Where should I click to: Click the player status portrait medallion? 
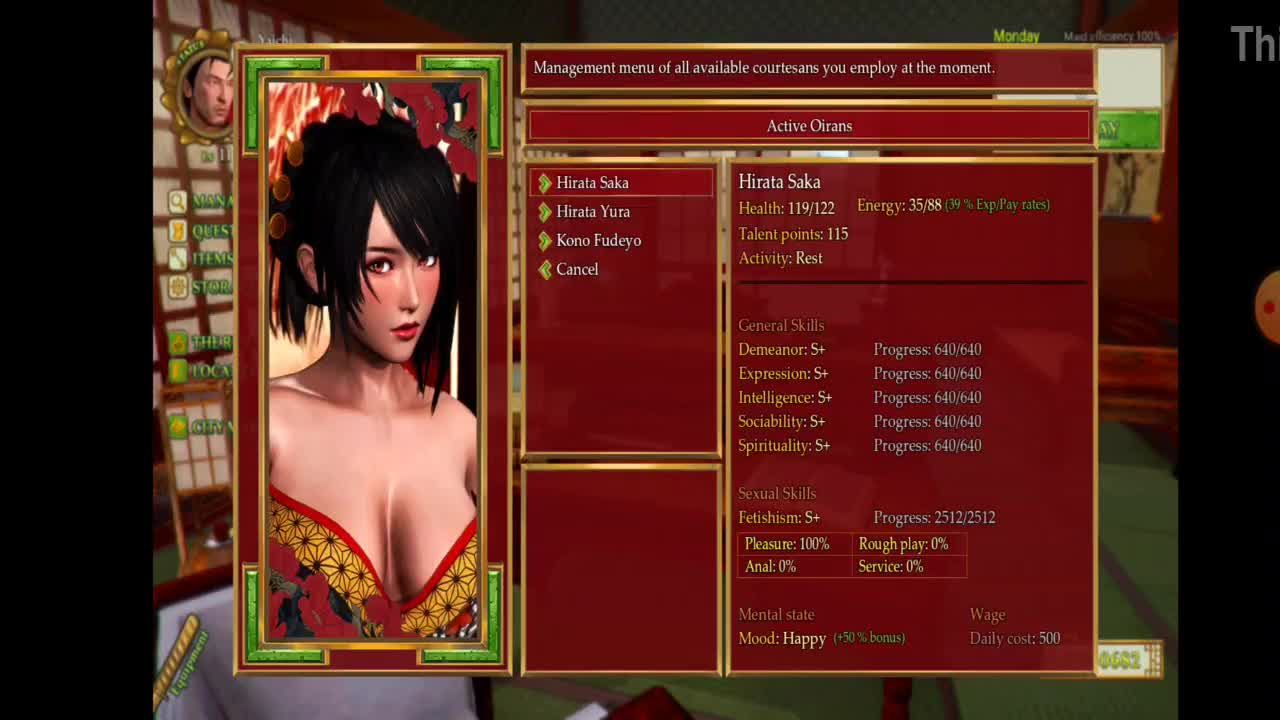pyautogui.click(x=209, y=92)
